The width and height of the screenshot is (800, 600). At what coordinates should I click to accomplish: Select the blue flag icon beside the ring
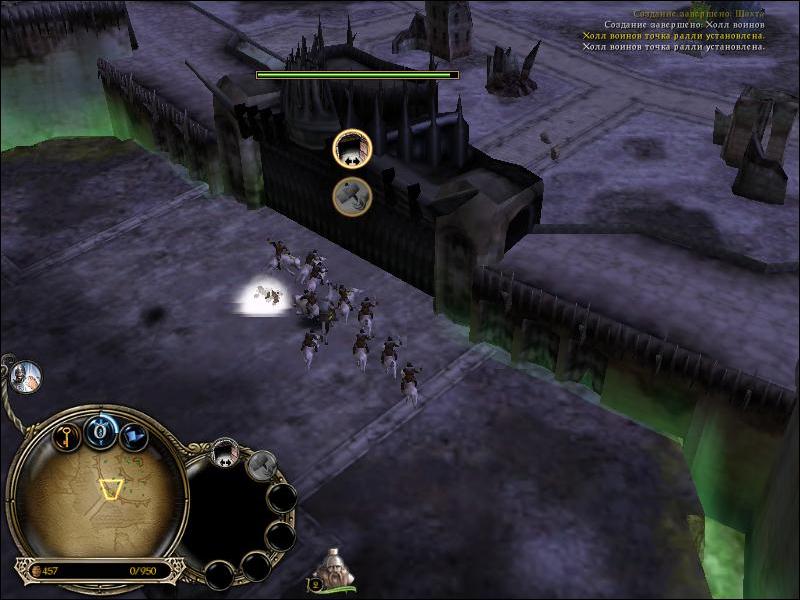[x=133, y=437]
